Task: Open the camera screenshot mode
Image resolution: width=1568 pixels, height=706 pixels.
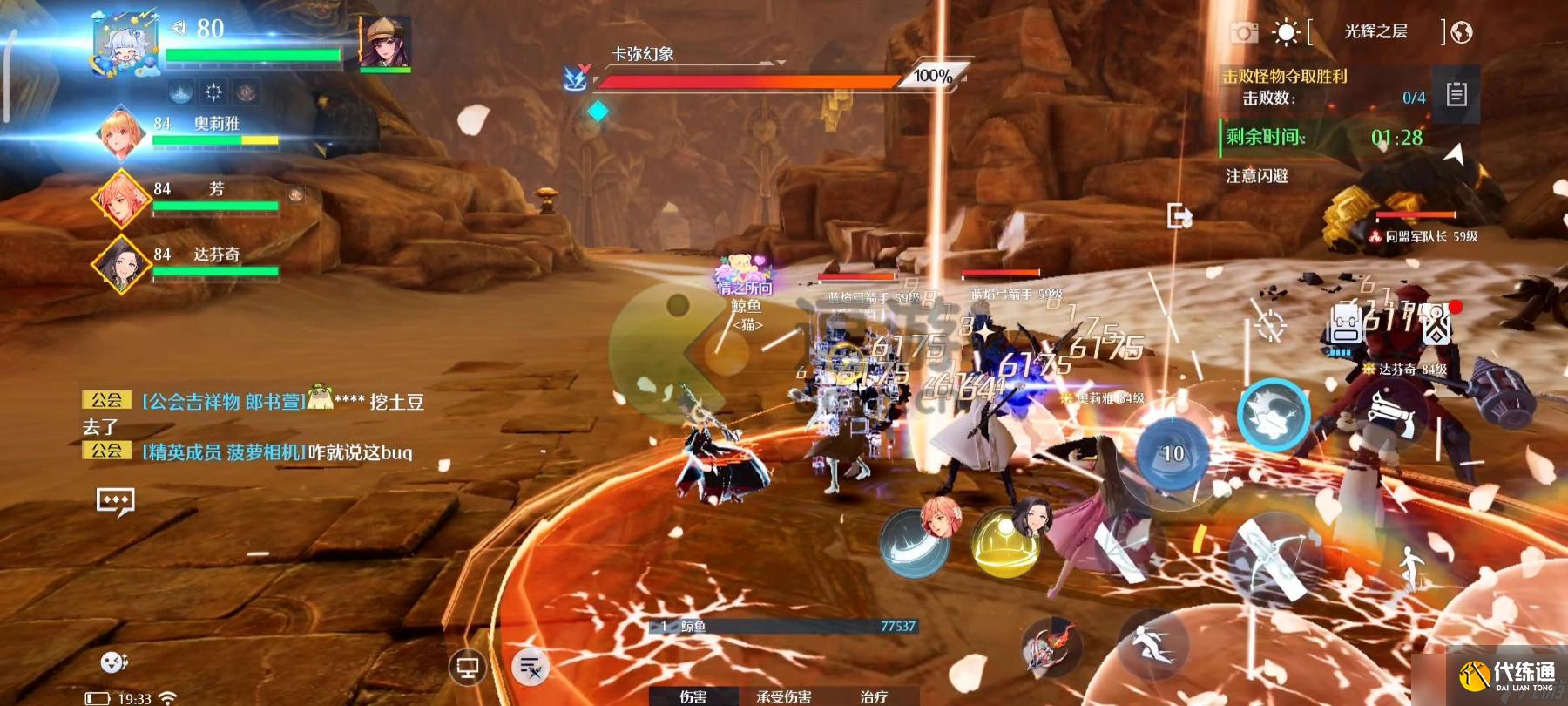Action: coord(1244,33)
